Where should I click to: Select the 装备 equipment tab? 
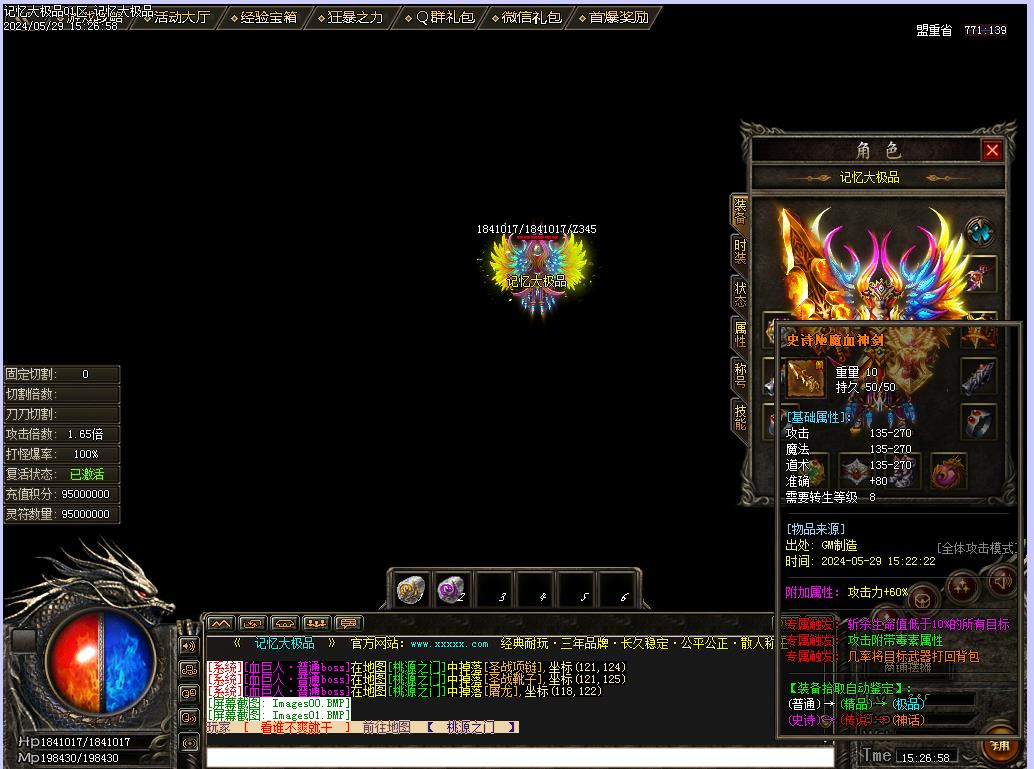pos(740,211)
